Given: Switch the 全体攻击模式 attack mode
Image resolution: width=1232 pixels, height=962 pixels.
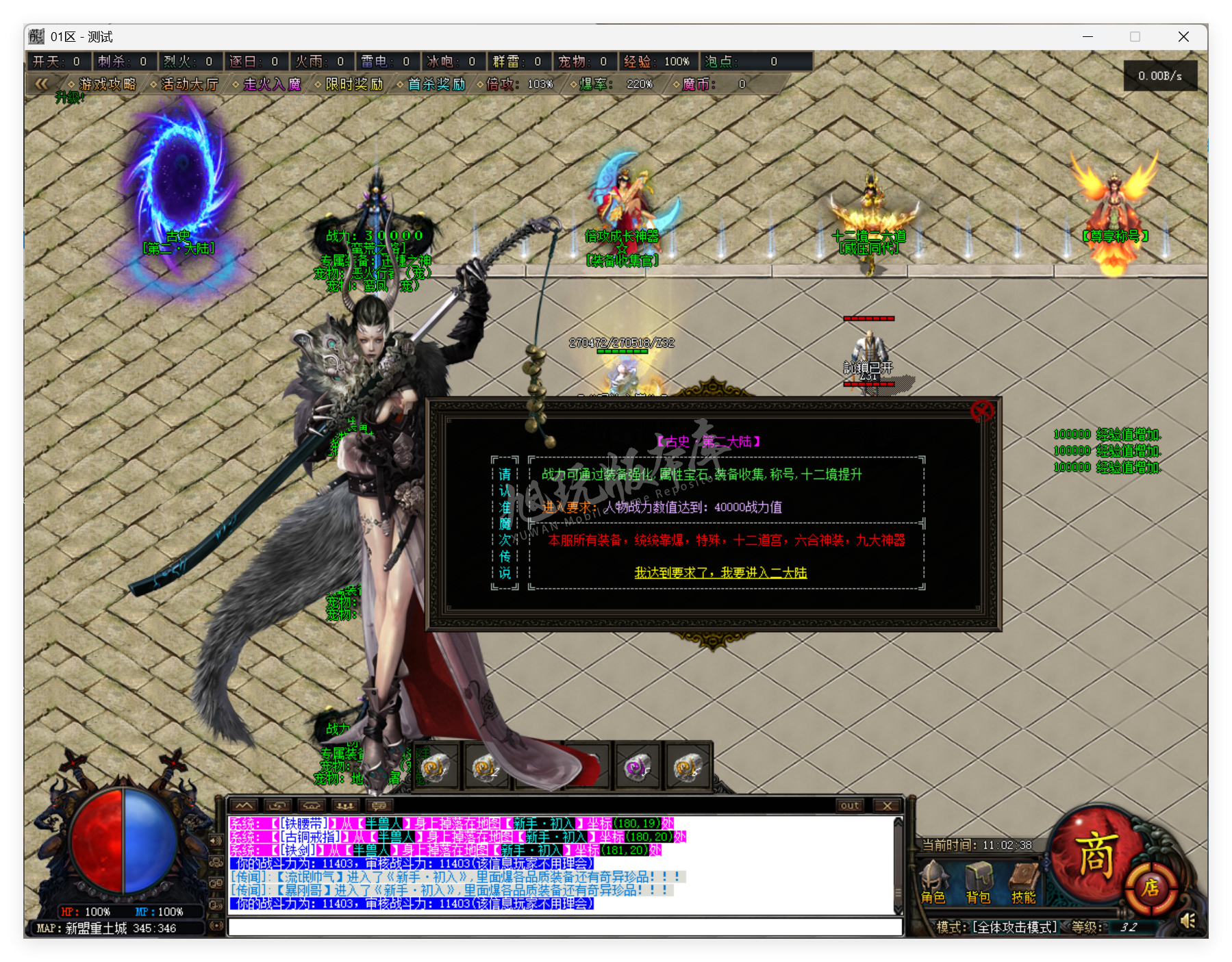Looking at the screenshot, I should tap(1014, 928).
